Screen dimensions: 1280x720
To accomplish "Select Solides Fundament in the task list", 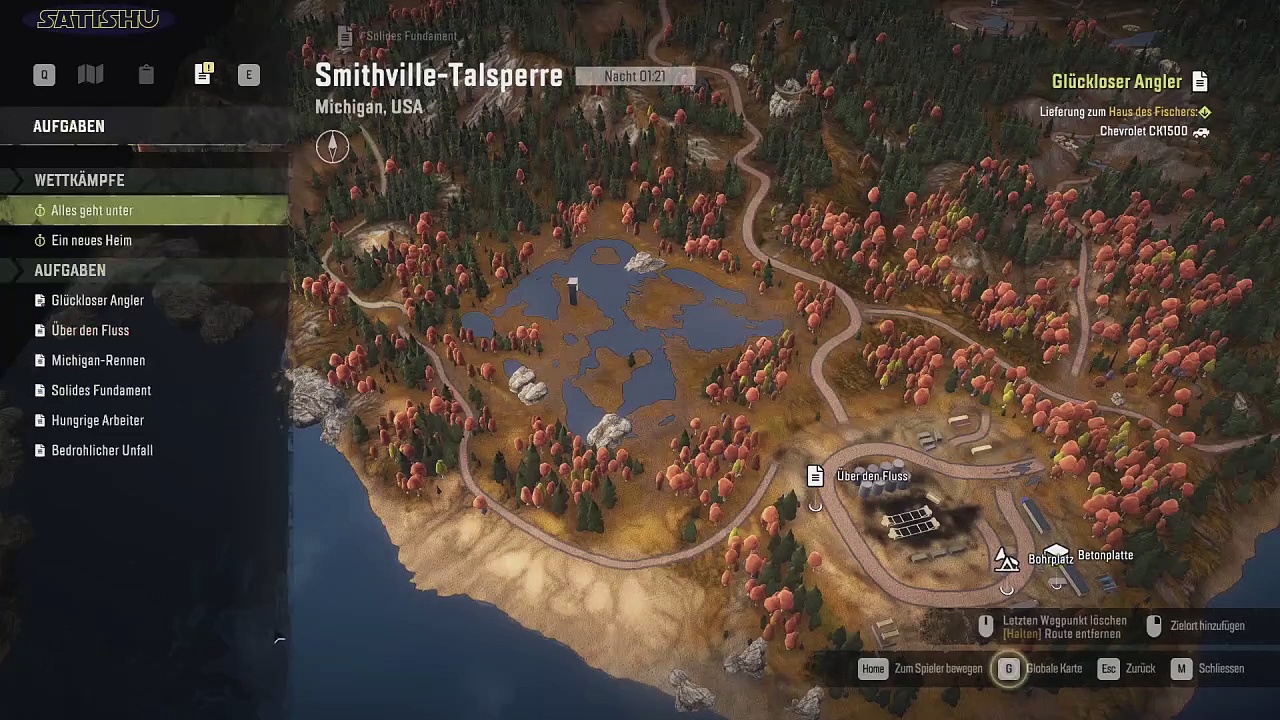I will click(x=101, y=391).
